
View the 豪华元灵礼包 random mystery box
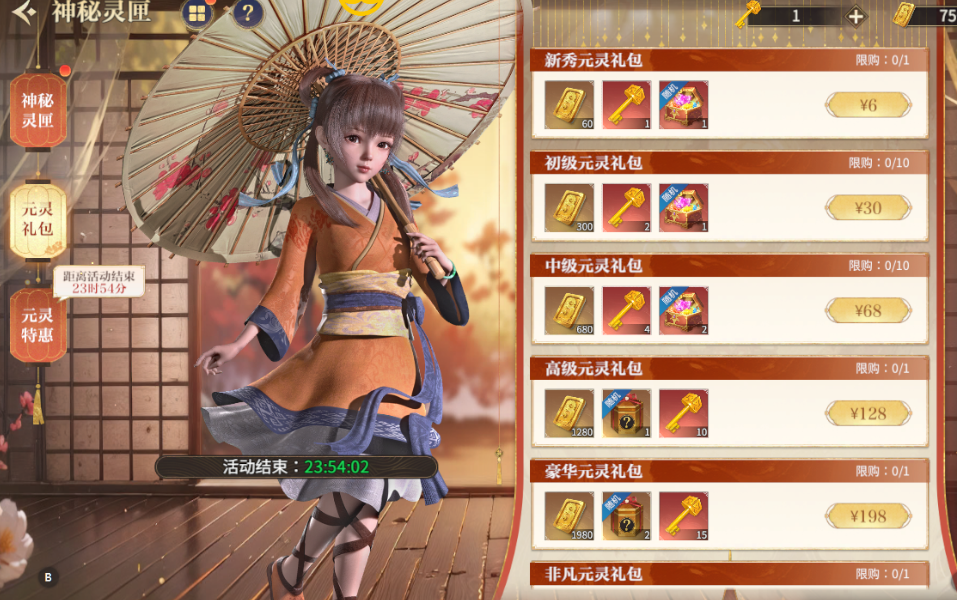[626, 516]
